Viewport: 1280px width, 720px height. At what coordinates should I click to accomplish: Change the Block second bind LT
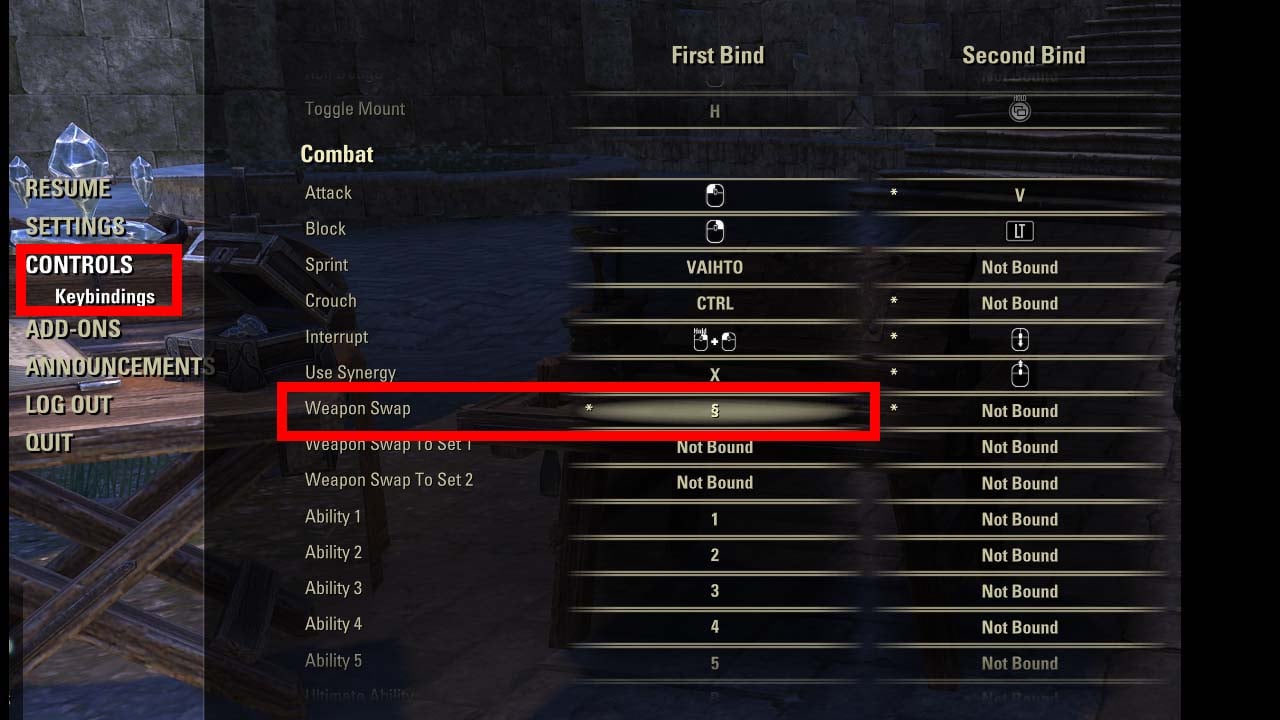(1020, 232)
